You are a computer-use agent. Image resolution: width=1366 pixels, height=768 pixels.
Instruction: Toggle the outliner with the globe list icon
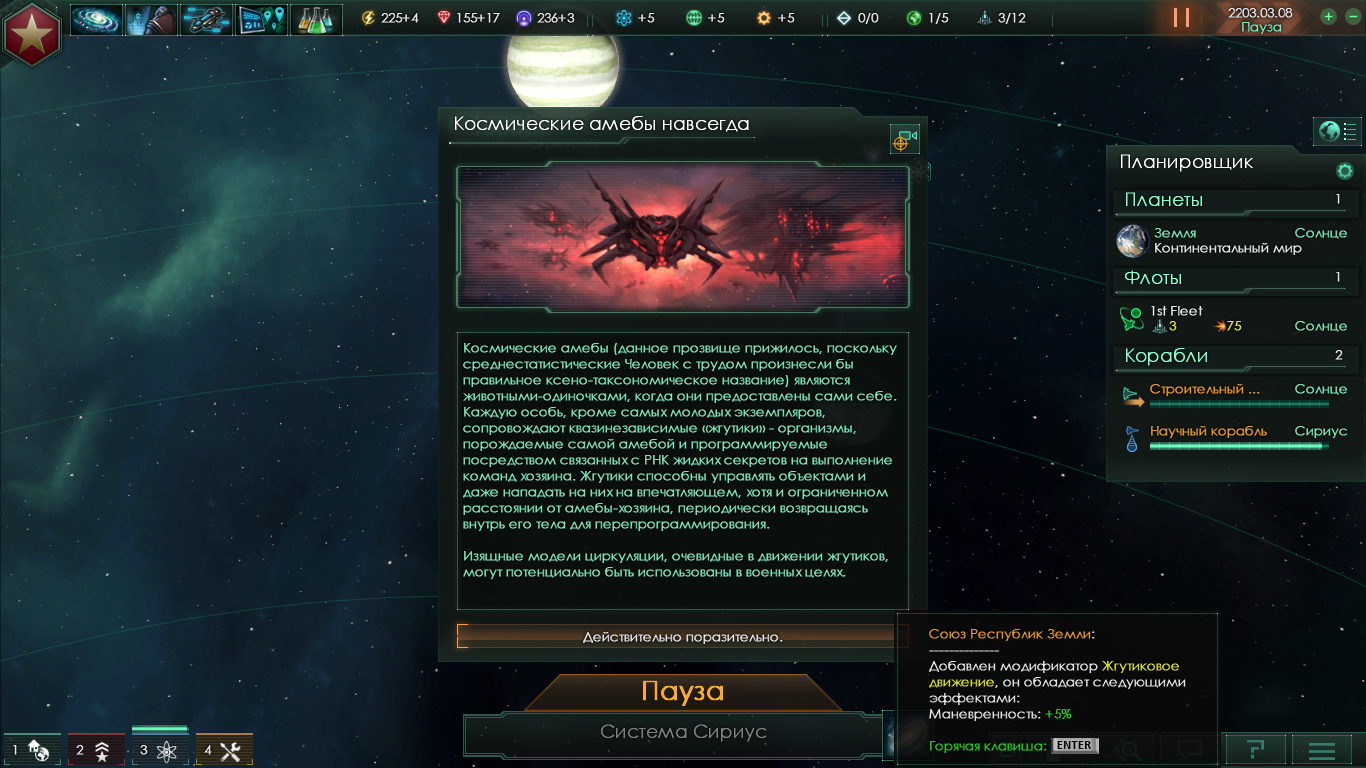coord(1337,131)
